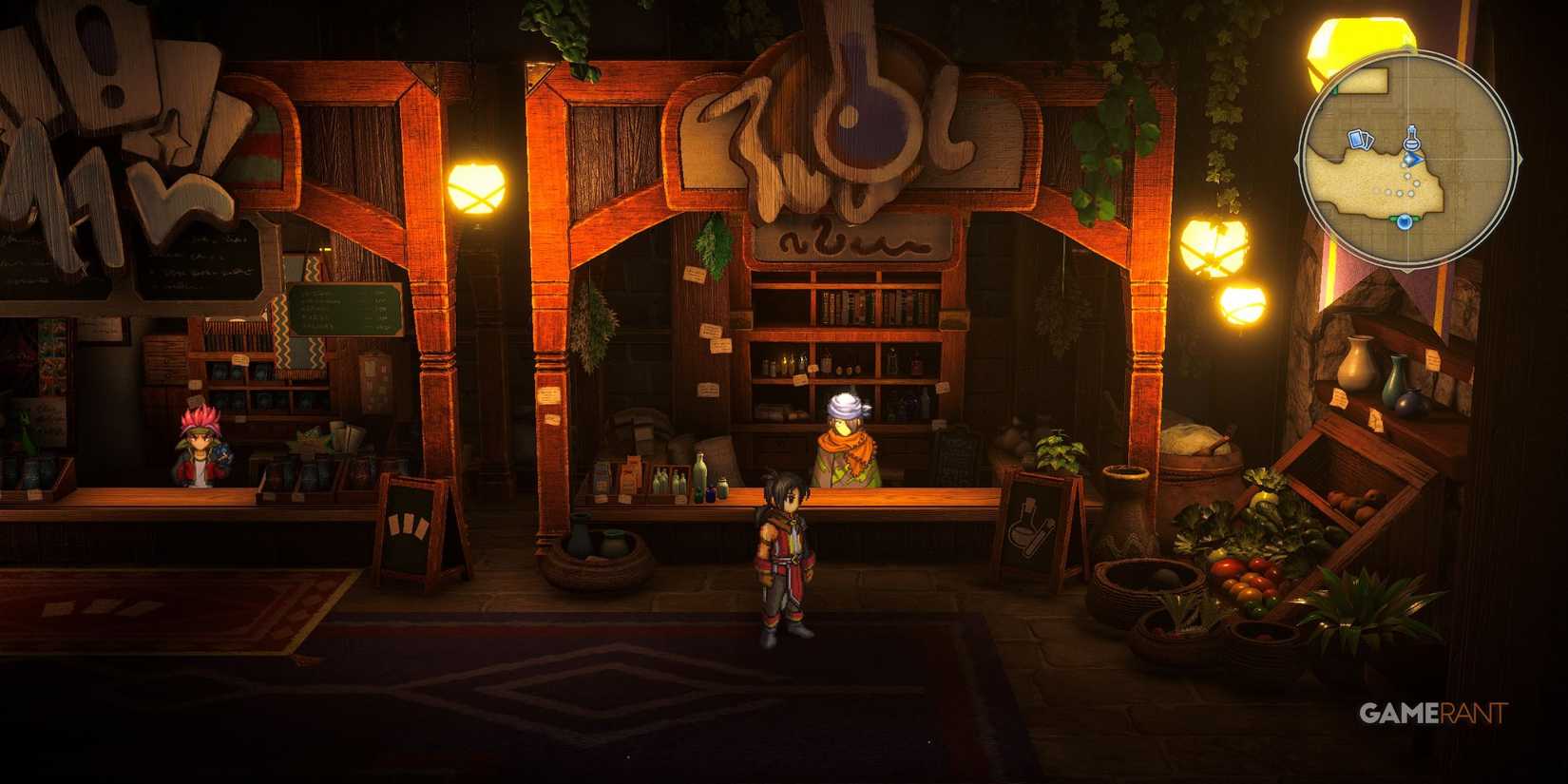Click the potion flask icon on the minimap

tap(1410, 138)
